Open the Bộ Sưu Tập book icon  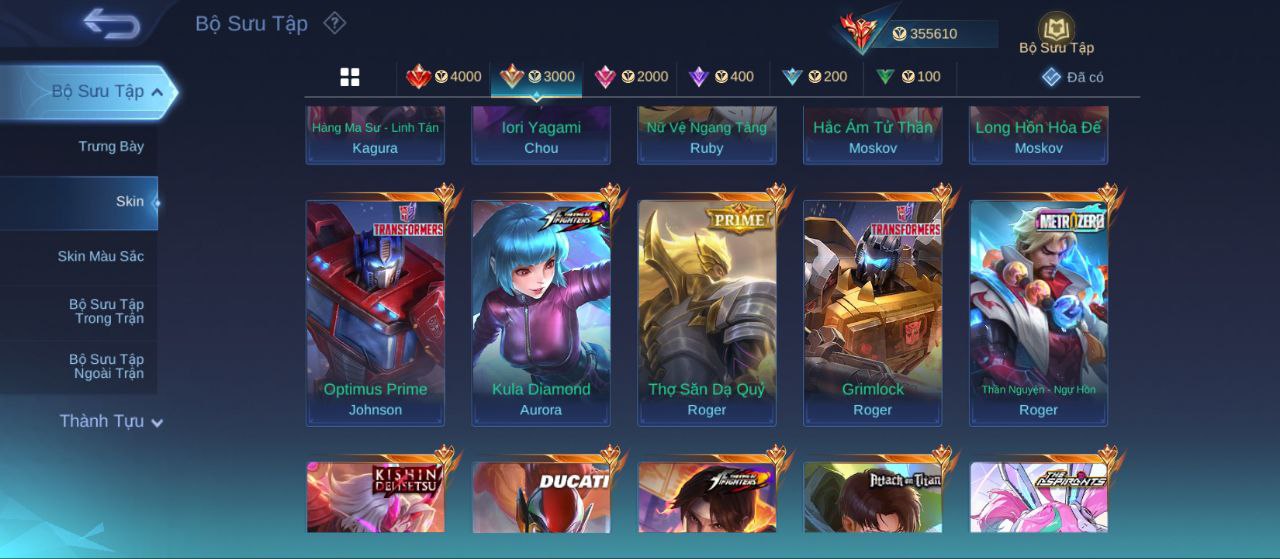(1056, 33)
